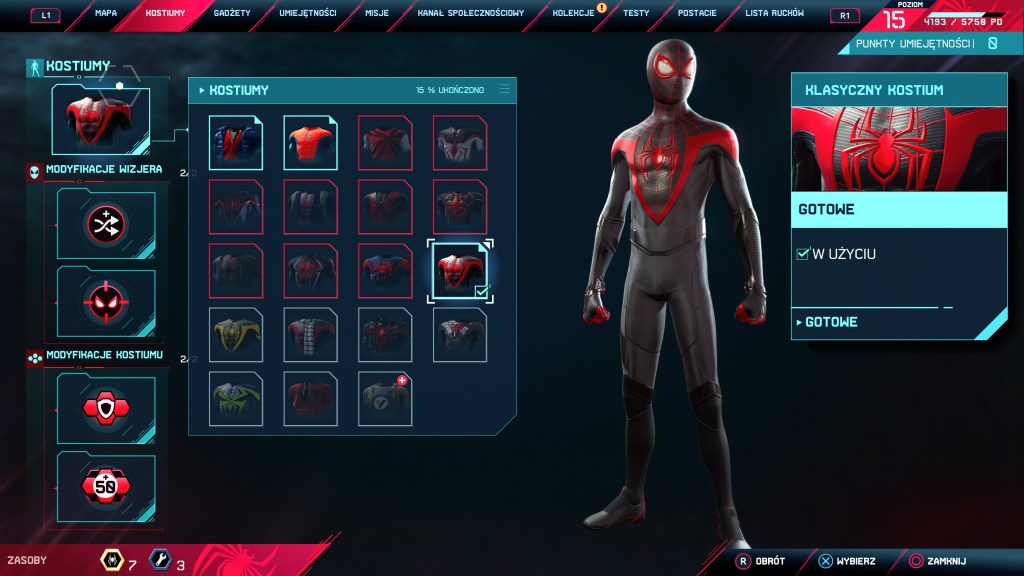Image resolution: width=1024 pixels, height=576 pixels.
Task: Open Kanał Społecznościowy tab
Action: (x=470, y=14)
